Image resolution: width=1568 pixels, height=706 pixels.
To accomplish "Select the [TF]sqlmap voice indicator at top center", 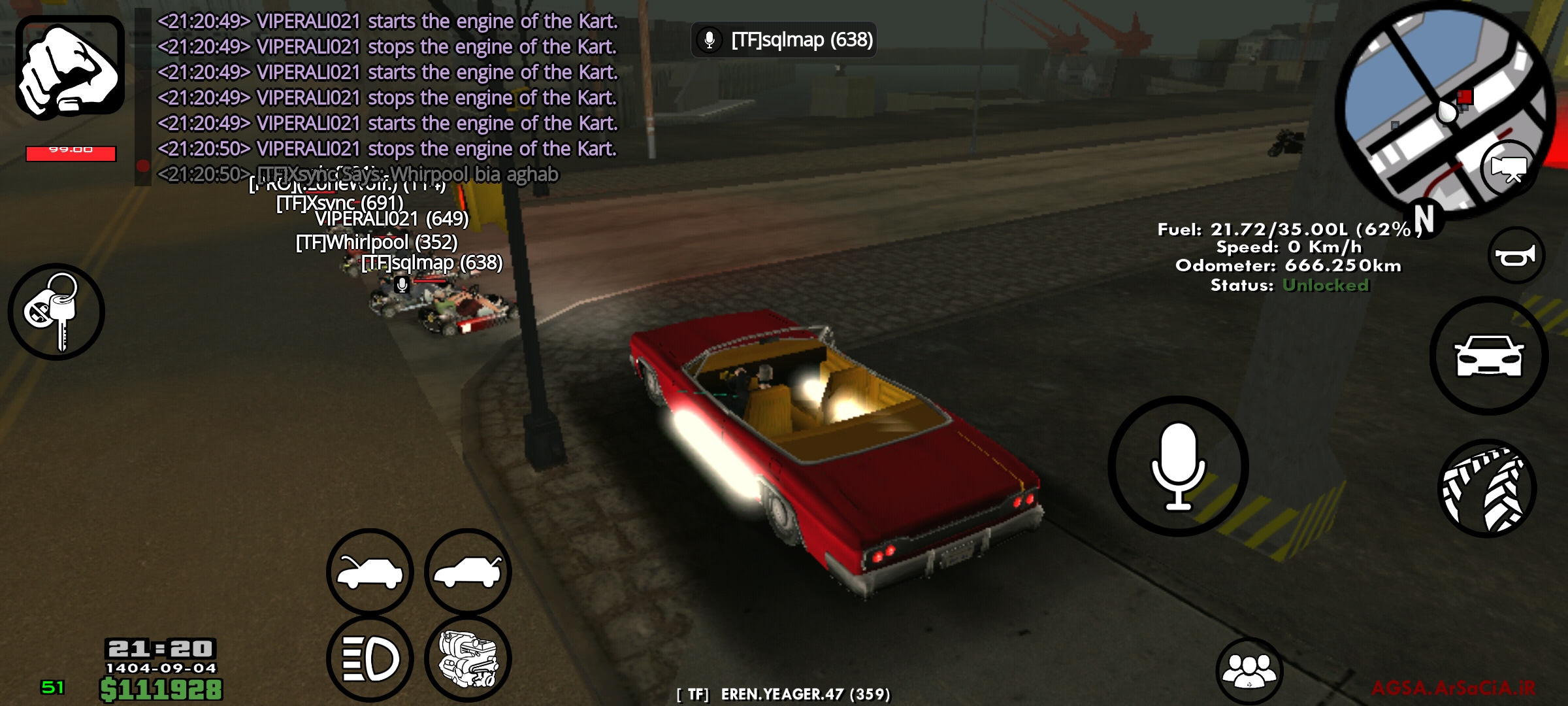I will [x=784, y=41].
